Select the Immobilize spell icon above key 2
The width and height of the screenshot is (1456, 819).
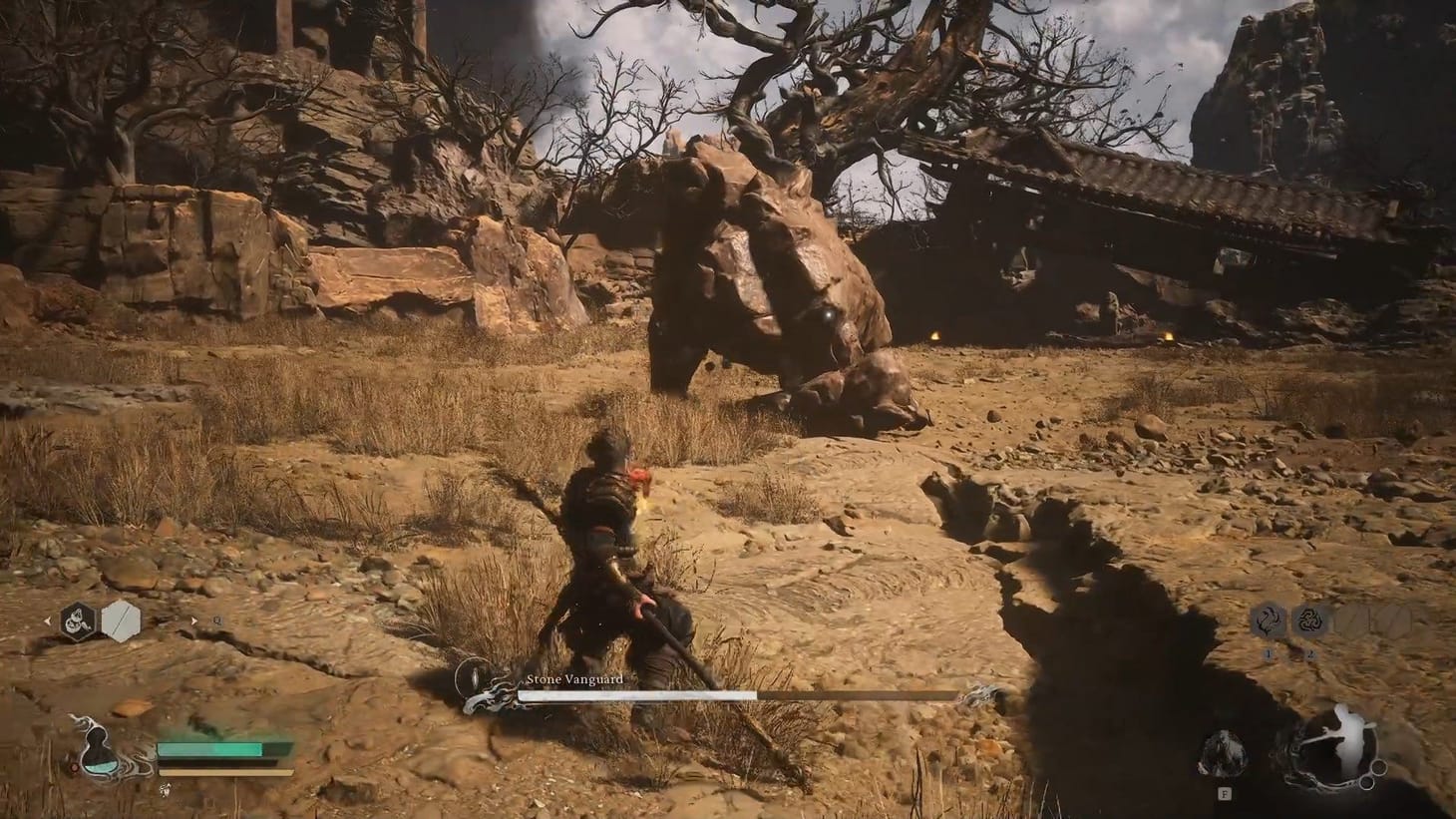tap(1310, 620)
